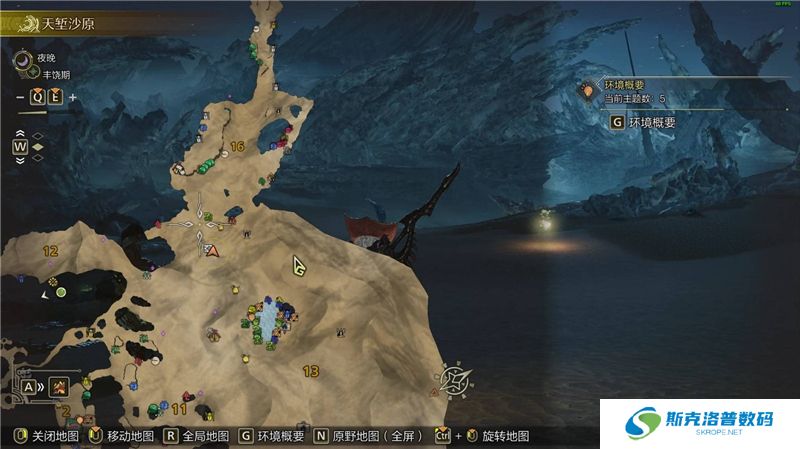Screen dimensions: 800x449
Task: Close the map via 关闭地图
Action: point(45,437)
